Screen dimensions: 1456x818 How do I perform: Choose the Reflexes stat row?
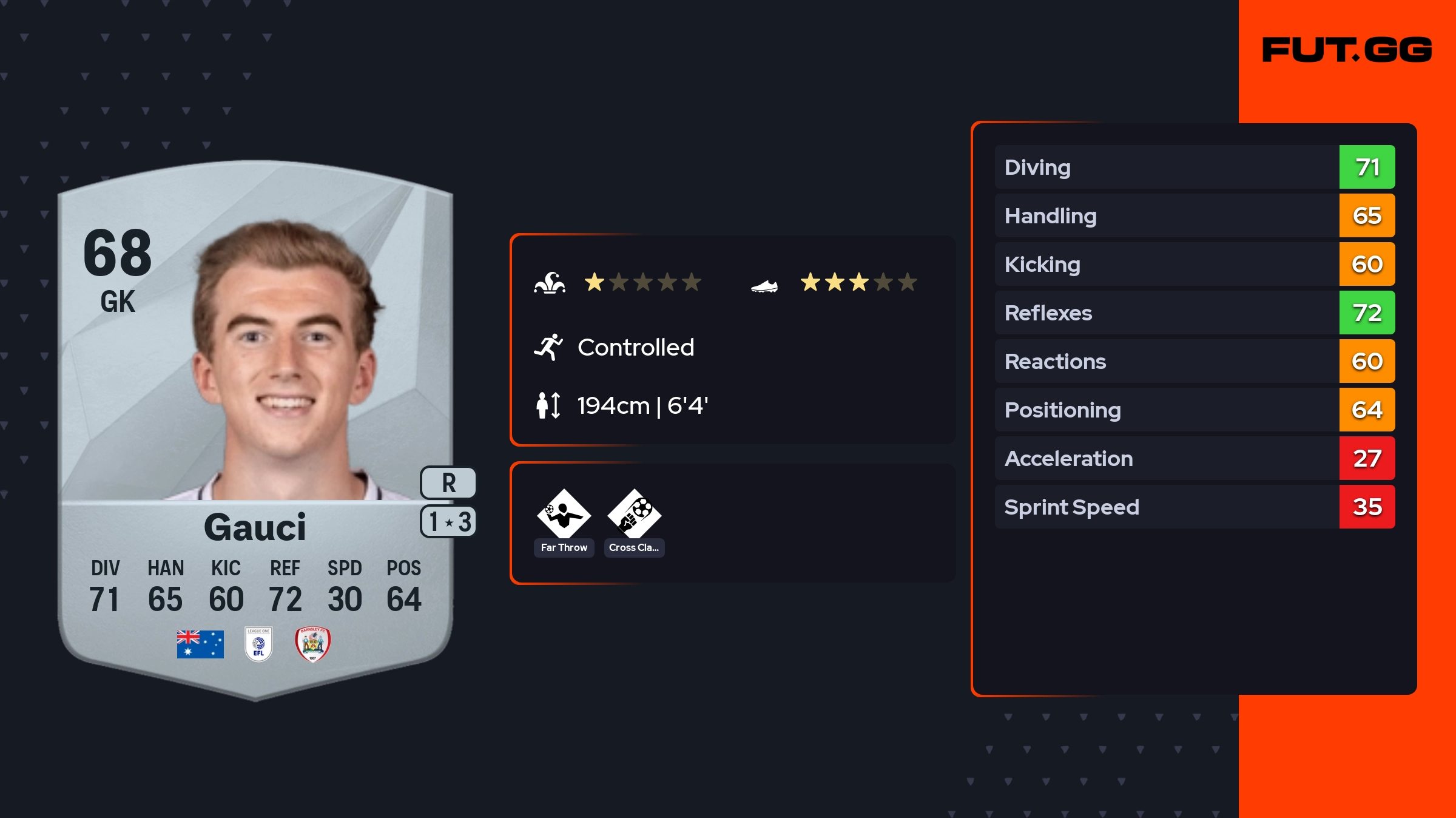click(x=1194, y=313)
